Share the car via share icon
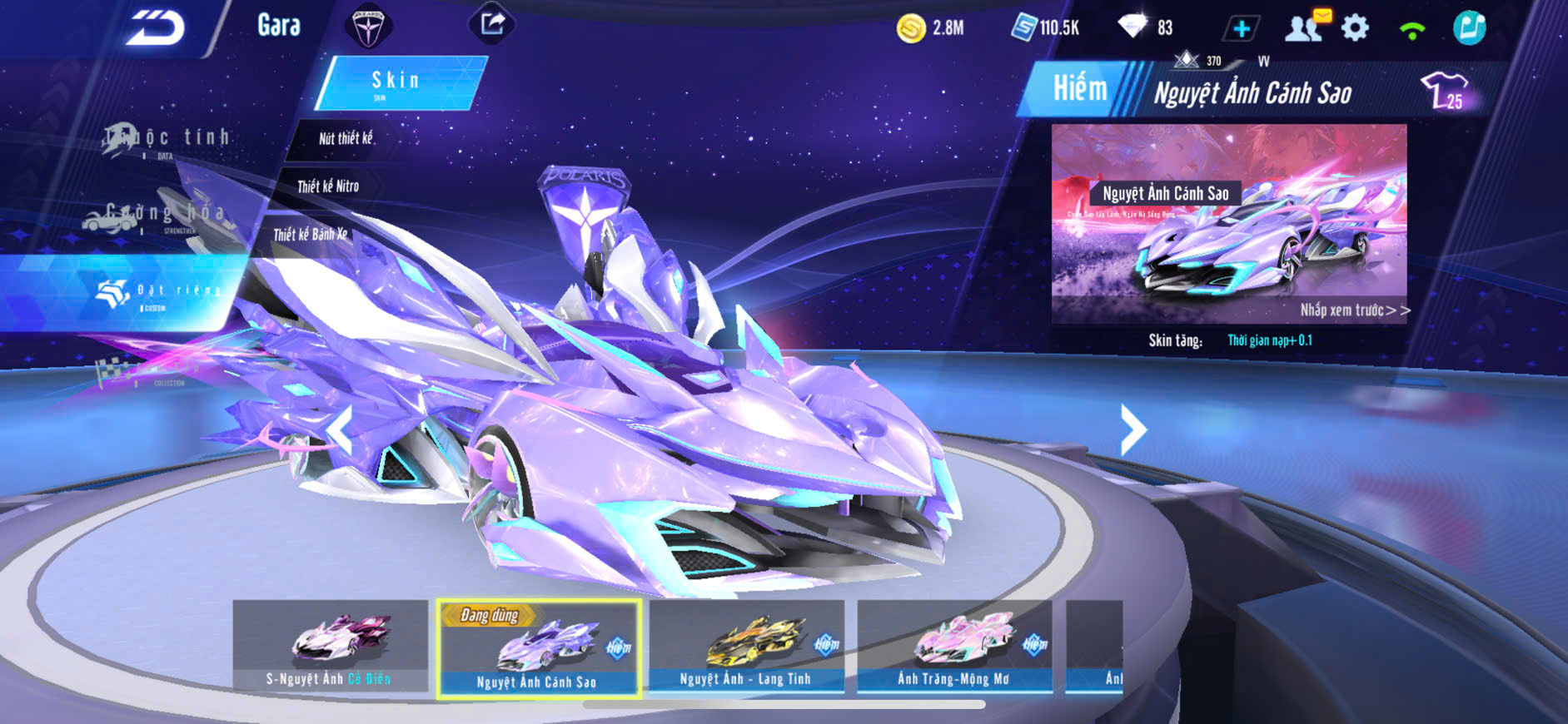 [x=492, y=23]
